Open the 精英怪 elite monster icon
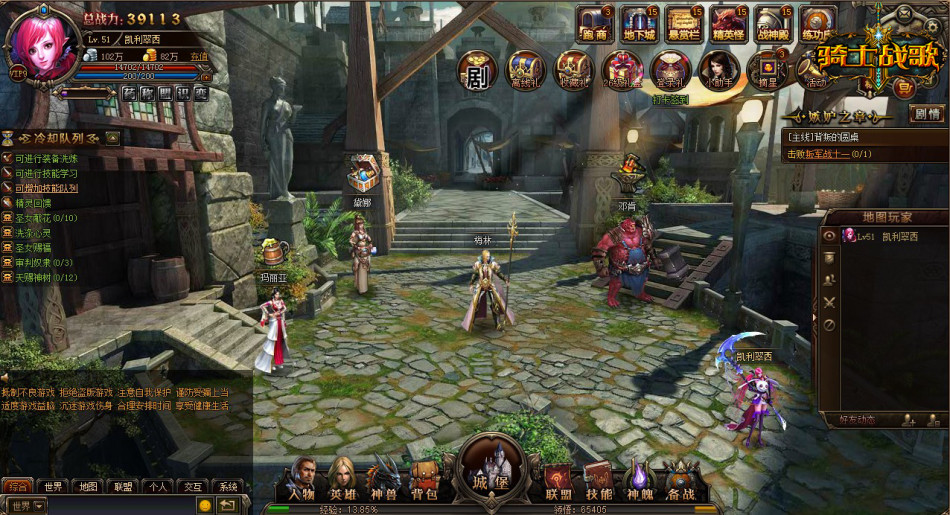 728,25
